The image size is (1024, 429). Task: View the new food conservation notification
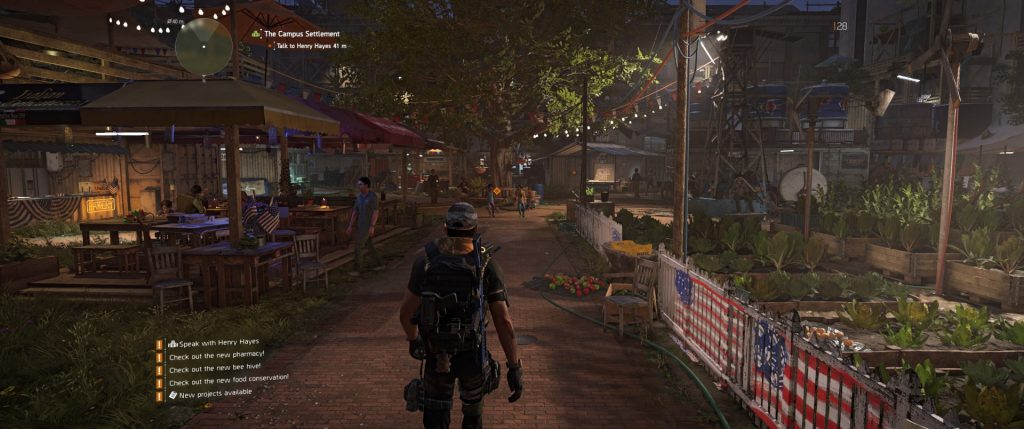pyautogui.click(x=227, y=380)
